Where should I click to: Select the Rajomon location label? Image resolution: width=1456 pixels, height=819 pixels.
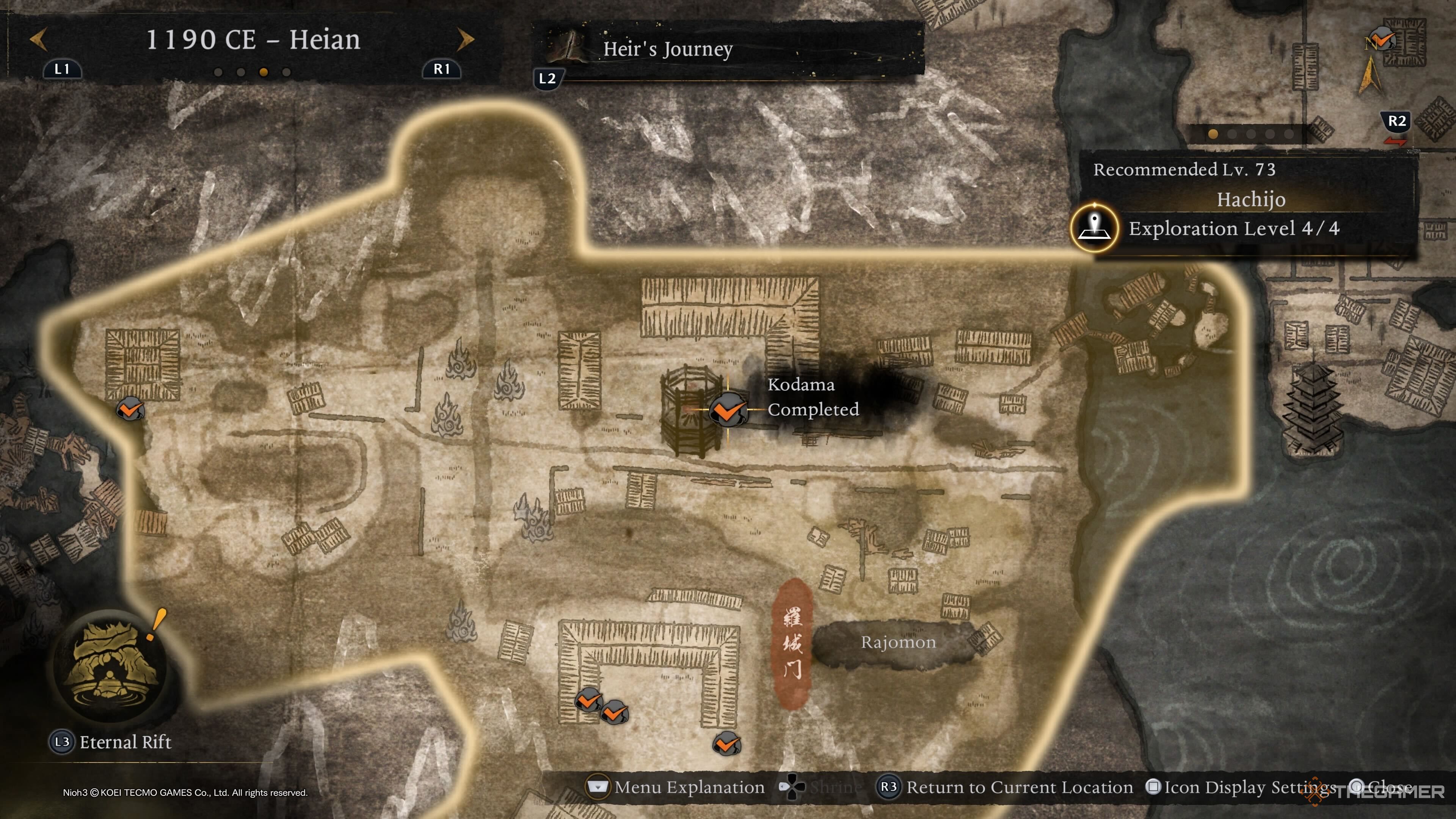click(897, 643)
